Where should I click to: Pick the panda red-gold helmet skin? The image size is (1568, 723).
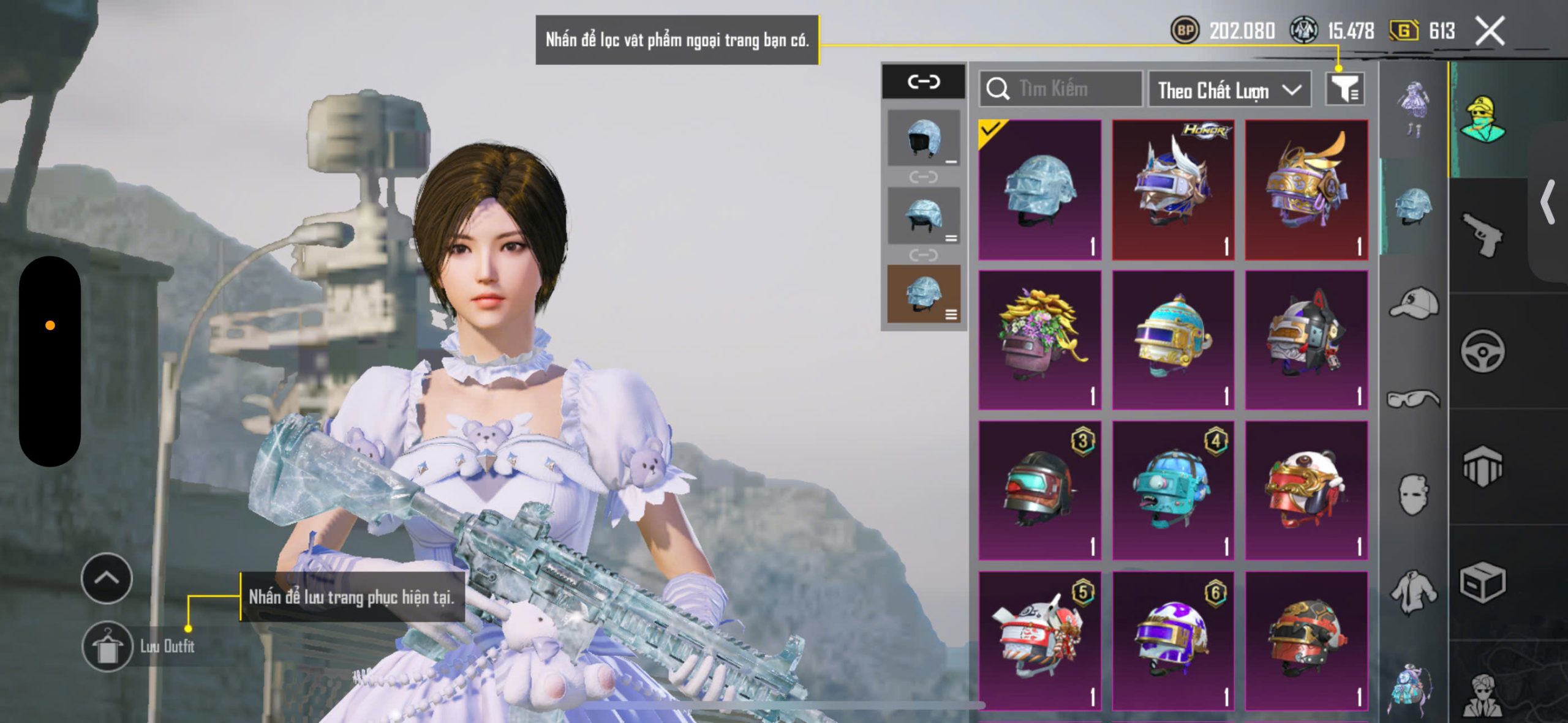1306,490
